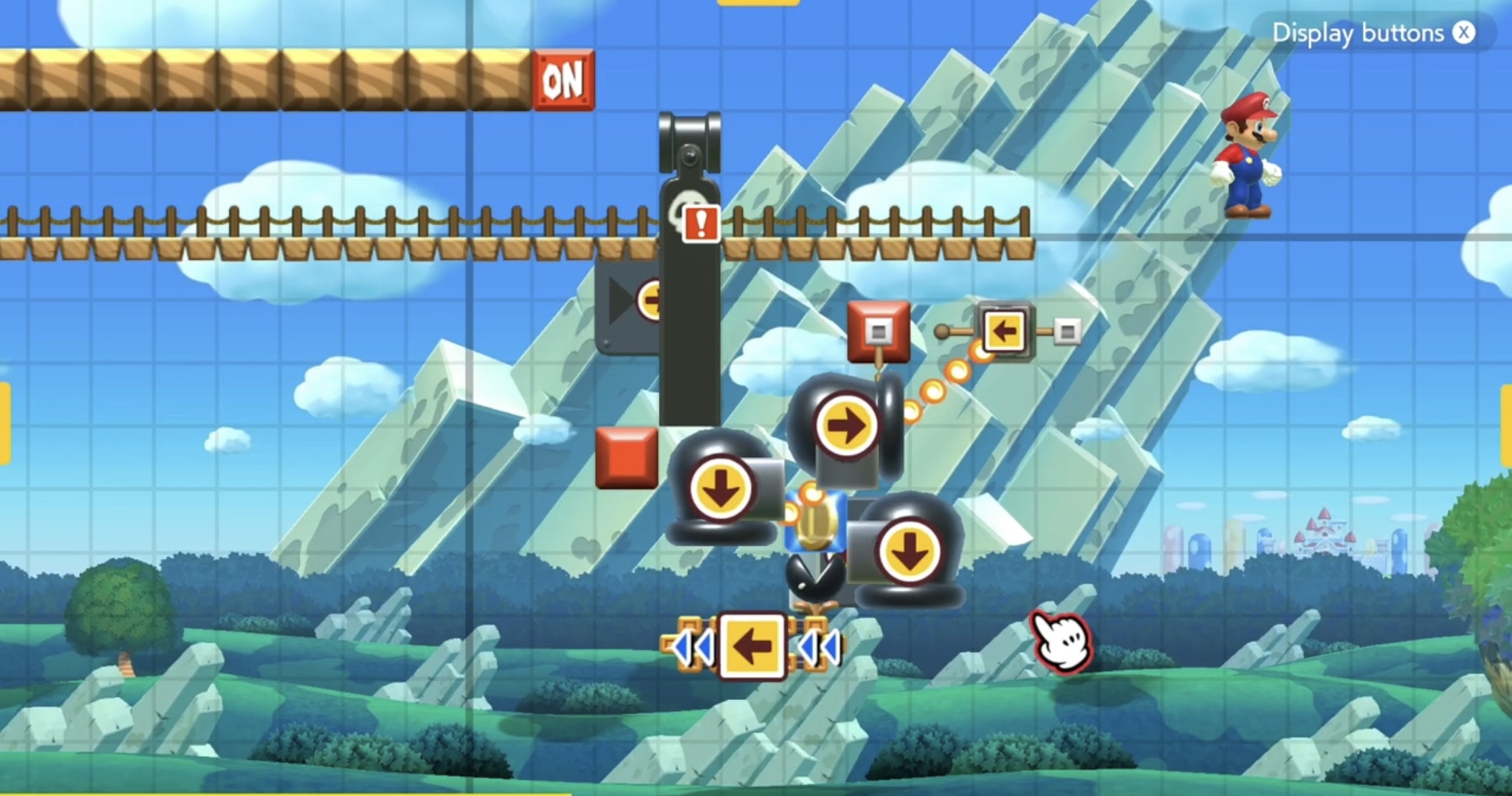Toggle the ON/OFF switch block to OFF
Image resolution: width=1512 pixels, height=796 pixels.
pyautogui.click(x=563, y=81)
